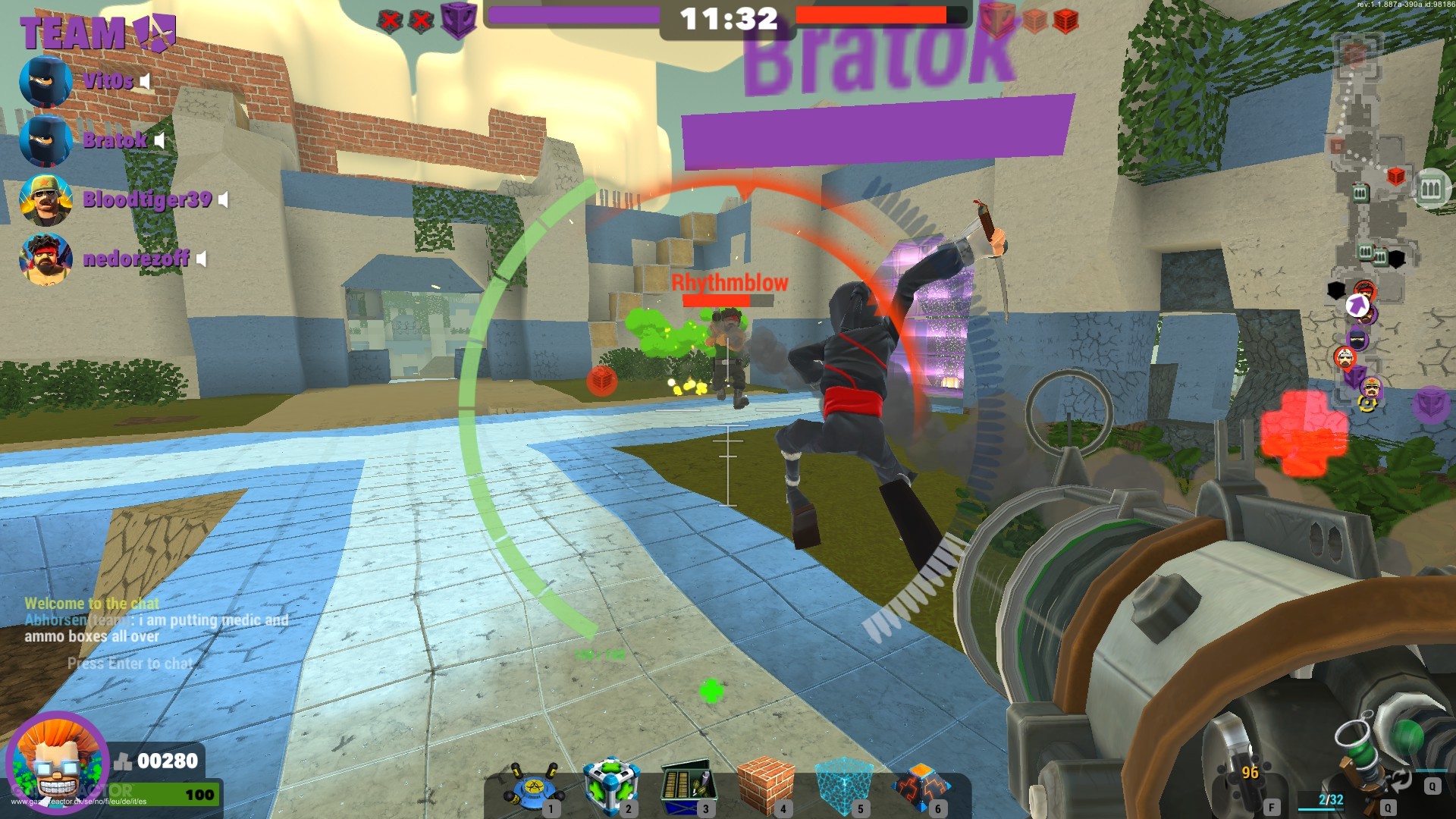Screen dimensions: 1456x819
Task: Open the grenade slot marked with Q
Action: 1432,786
